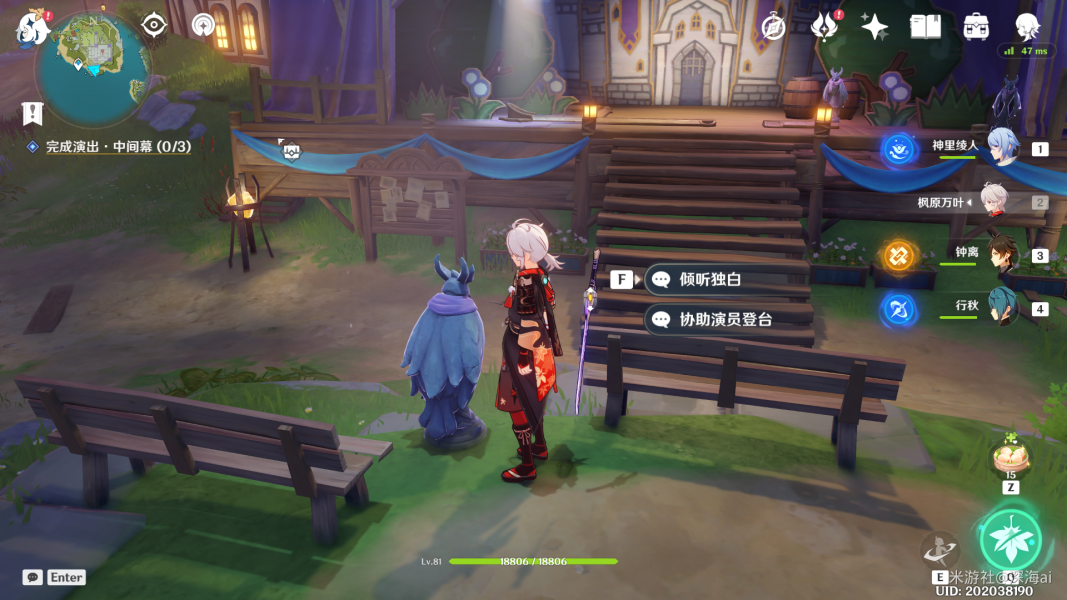Open the battle pass icon
This screenshot has width=1067, height=600.
click(824, 27)
